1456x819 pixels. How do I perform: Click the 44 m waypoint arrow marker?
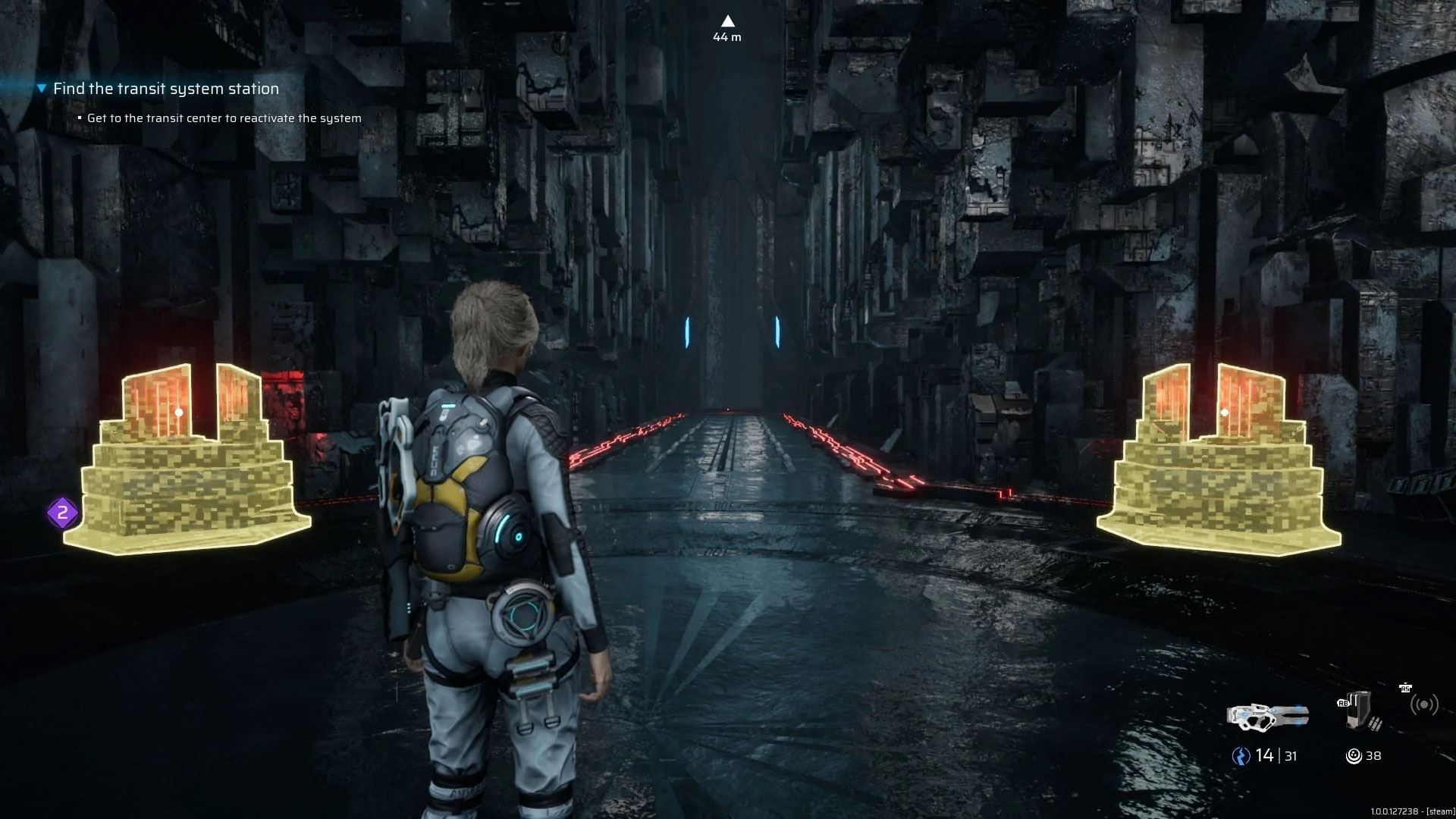(727, 21)
